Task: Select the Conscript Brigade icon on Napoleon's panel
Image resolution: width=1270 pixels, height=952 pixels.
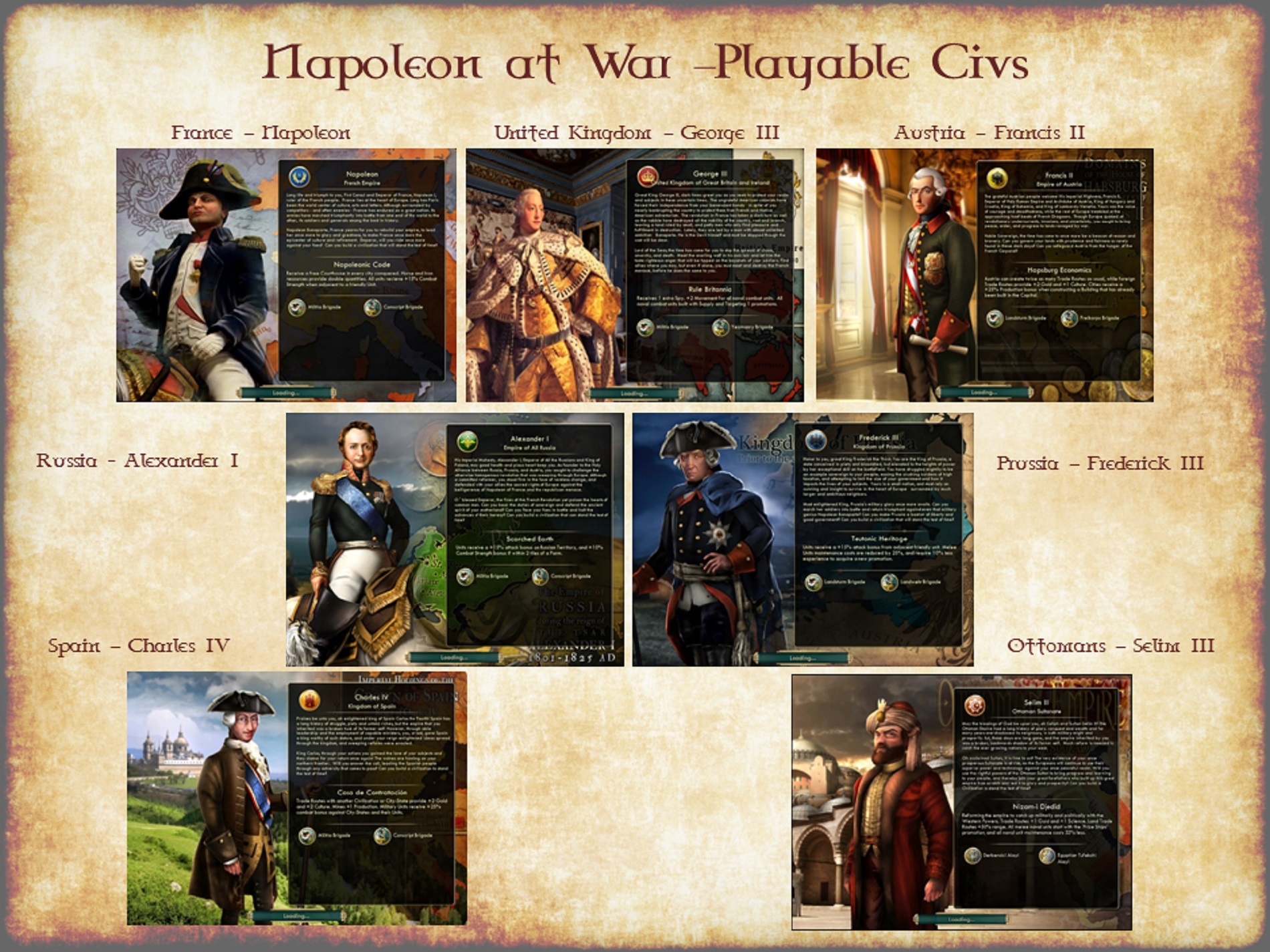Action: 373,307
